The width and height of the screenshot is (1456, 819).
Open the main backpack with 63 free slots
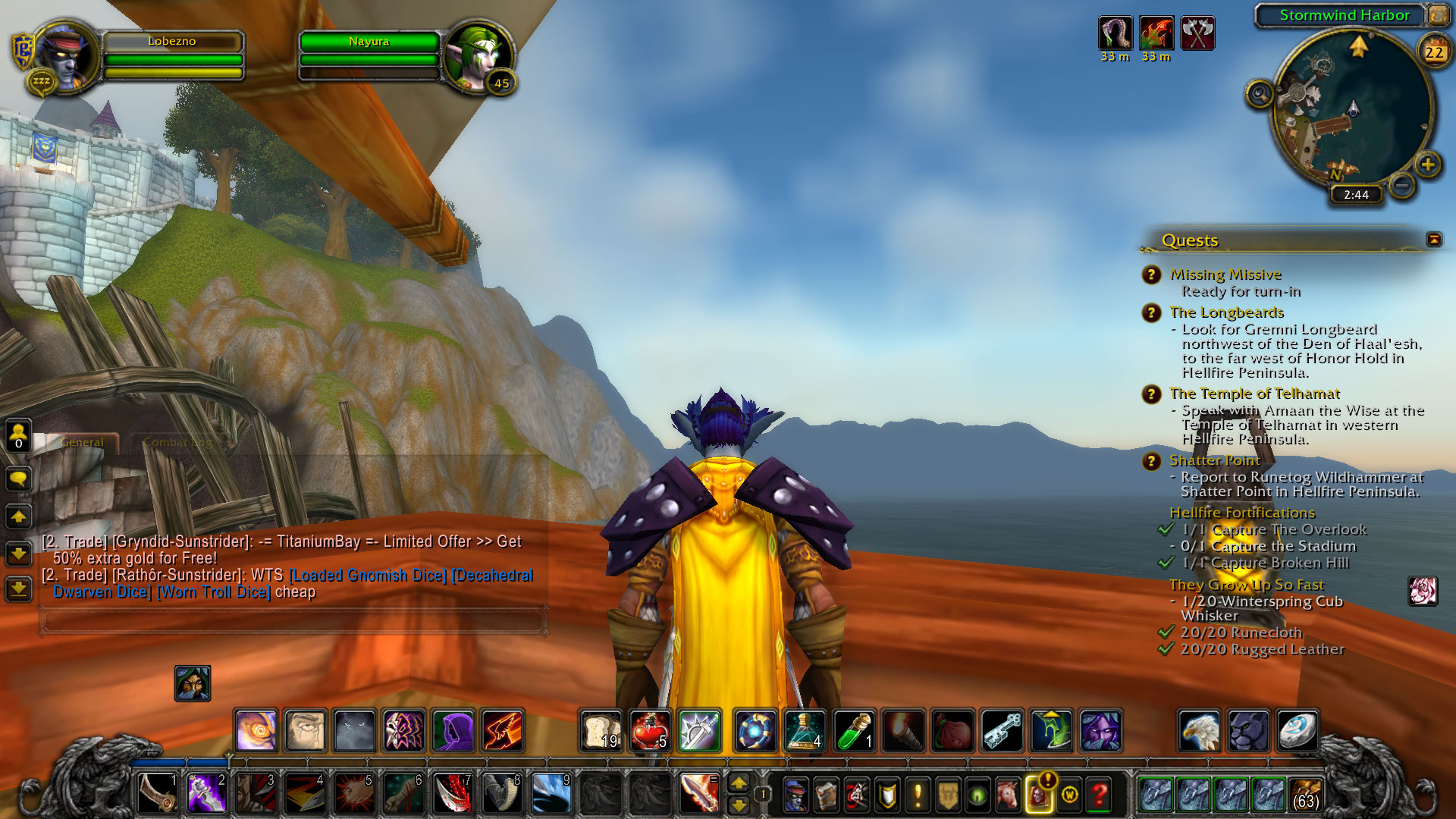(1305, 795)
